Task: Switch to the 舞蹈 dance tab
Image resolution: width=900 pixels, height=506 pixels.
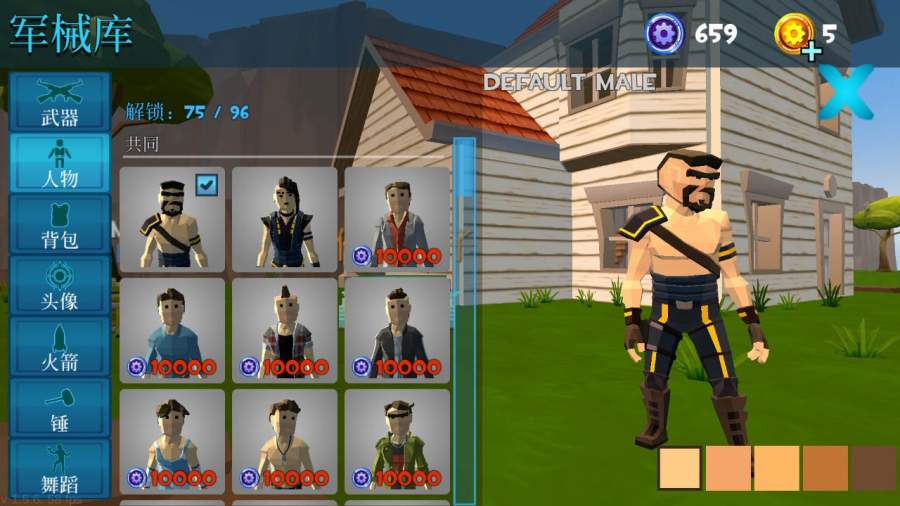Action: [x=59, y=468]
